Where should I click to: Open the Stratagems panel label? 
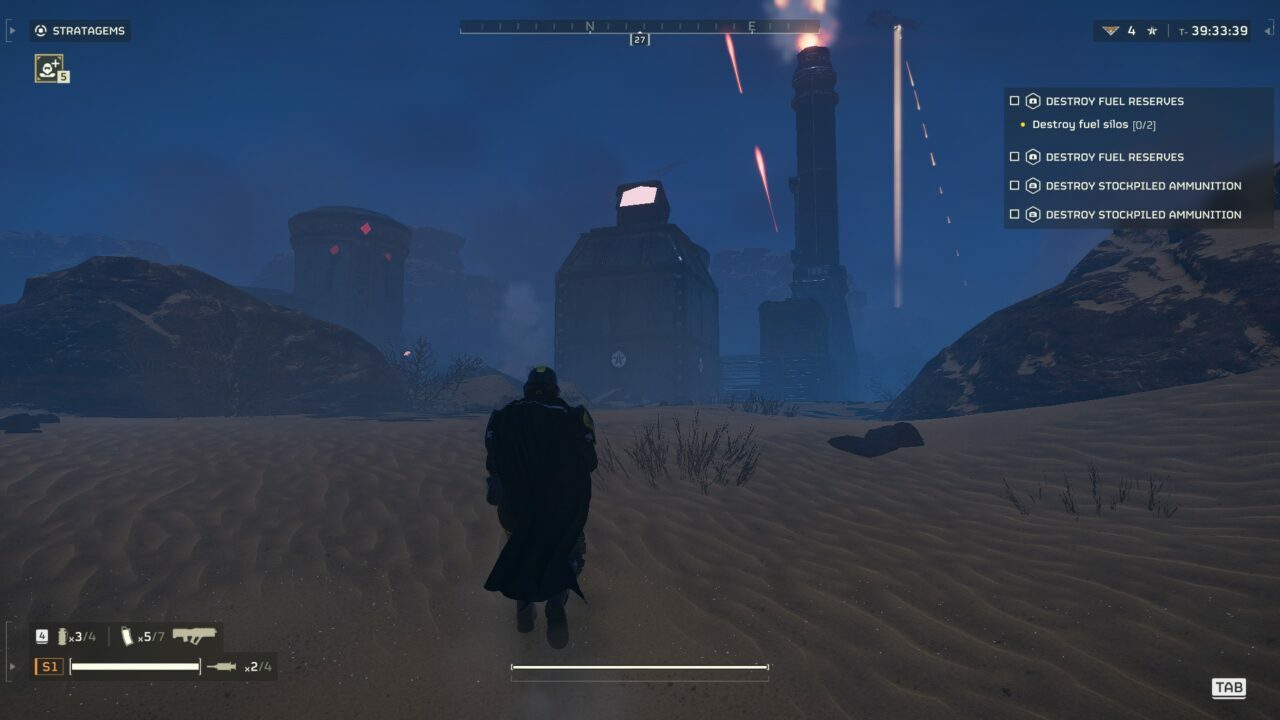pyautogui.click(x=80, y=31)
